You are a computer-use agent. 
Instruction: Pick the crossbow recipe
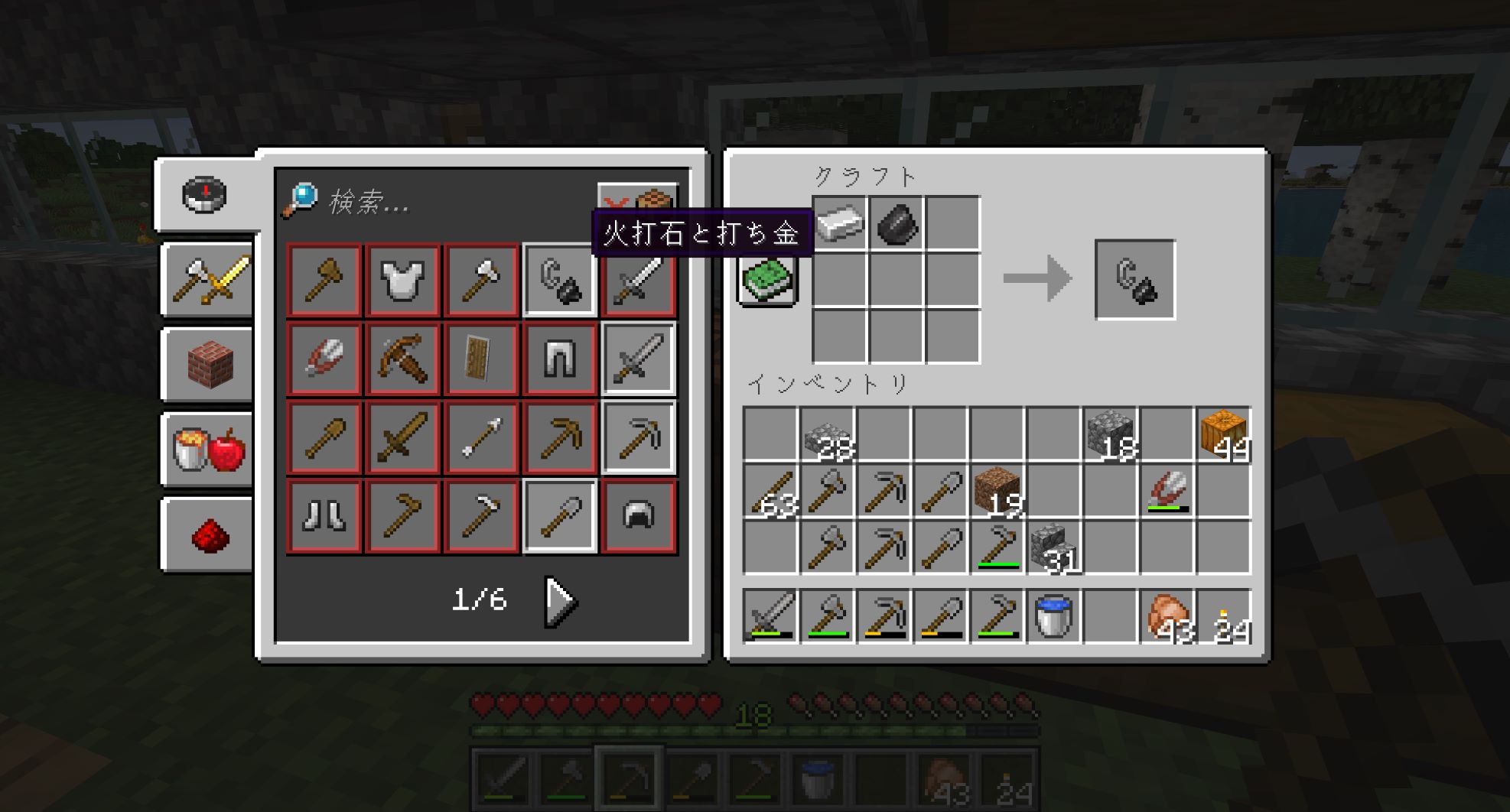(x=402, y=359)
